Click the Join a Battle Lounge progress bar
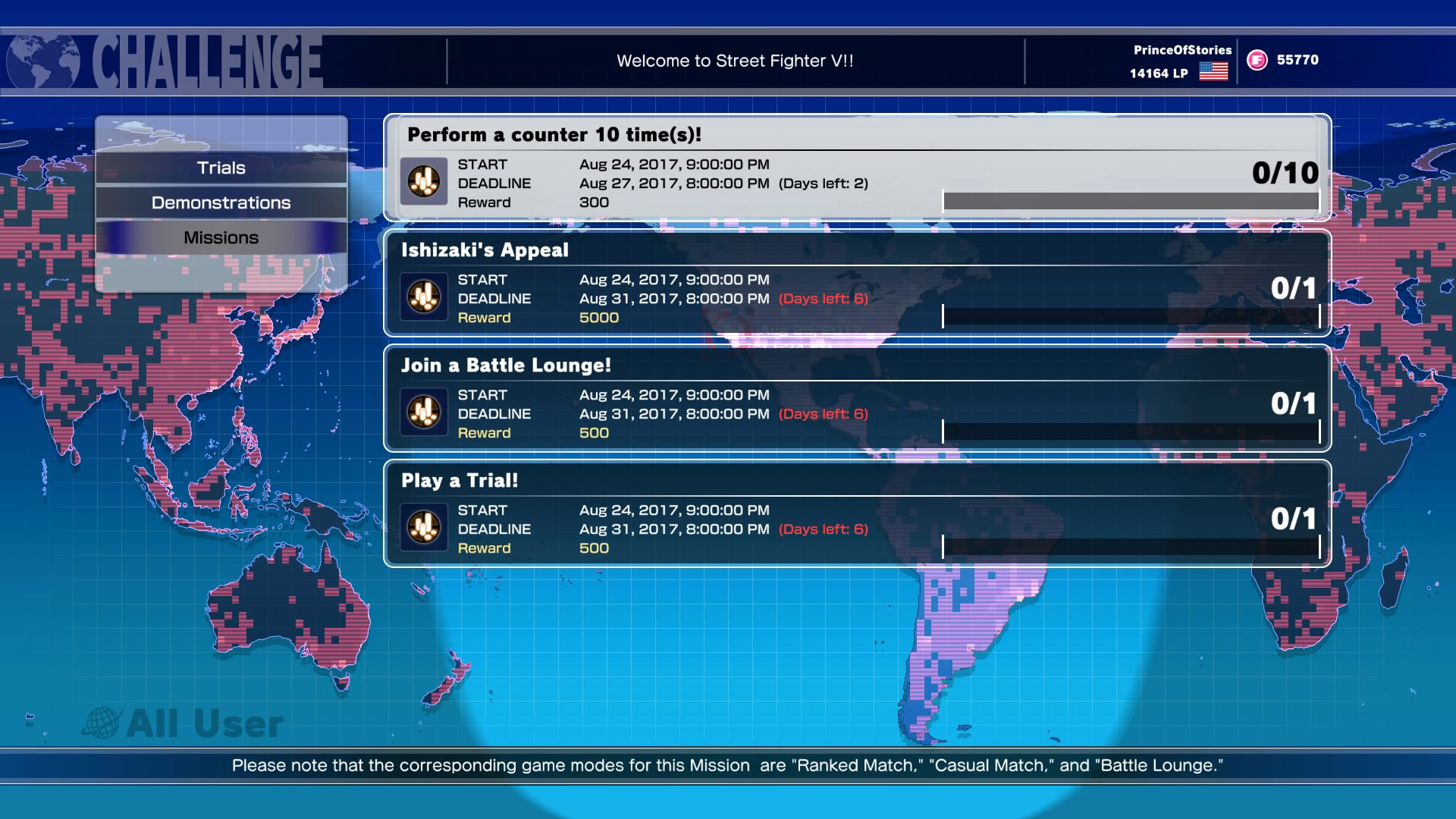The width and height of the screenshot is (1456, 819). (x=1130, y=428)
